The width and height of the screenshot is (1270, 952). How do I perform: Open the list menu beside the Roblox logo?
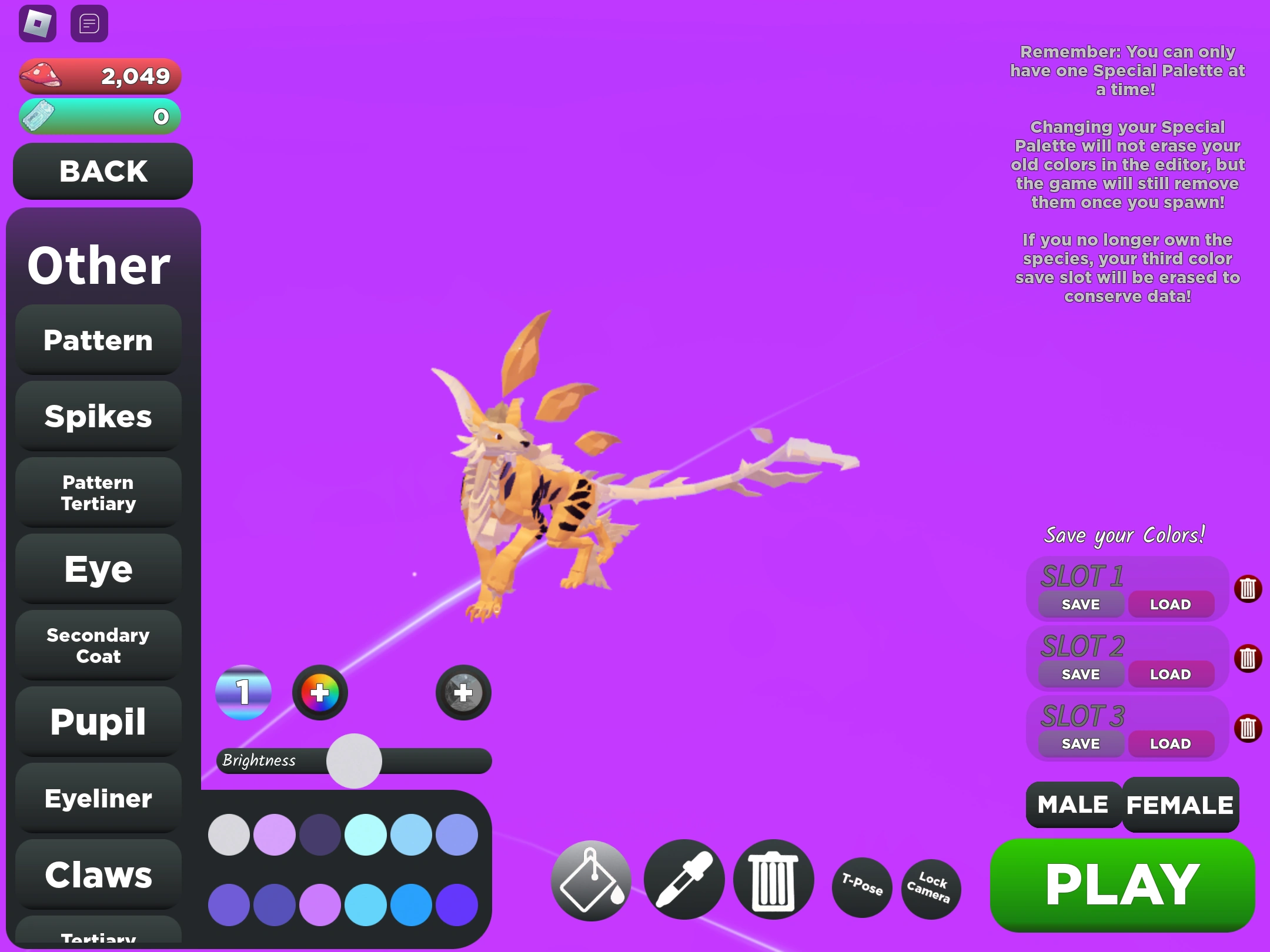(89, 22)
